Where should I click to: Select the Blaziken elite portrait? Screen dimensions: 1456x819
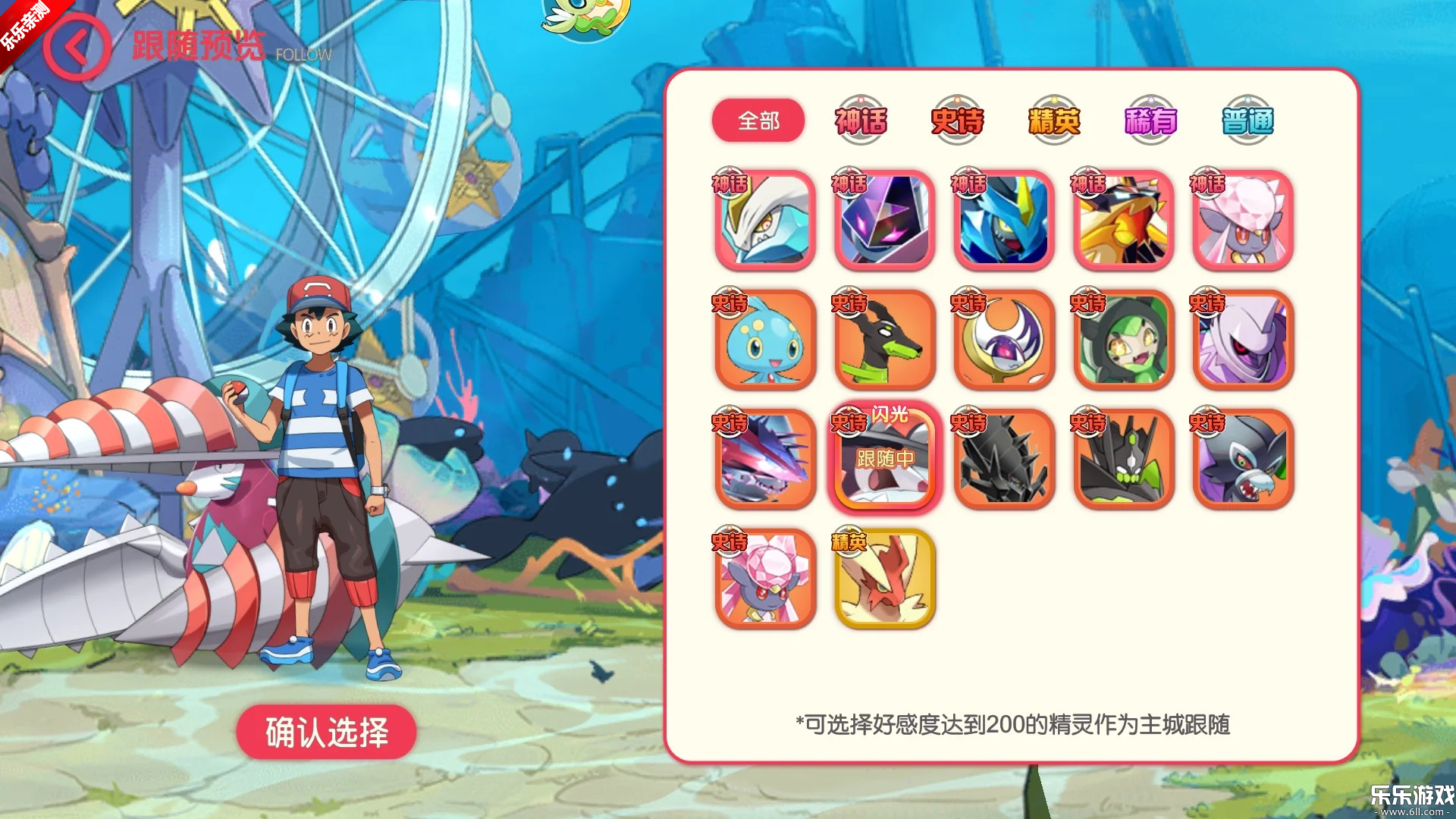884,579
